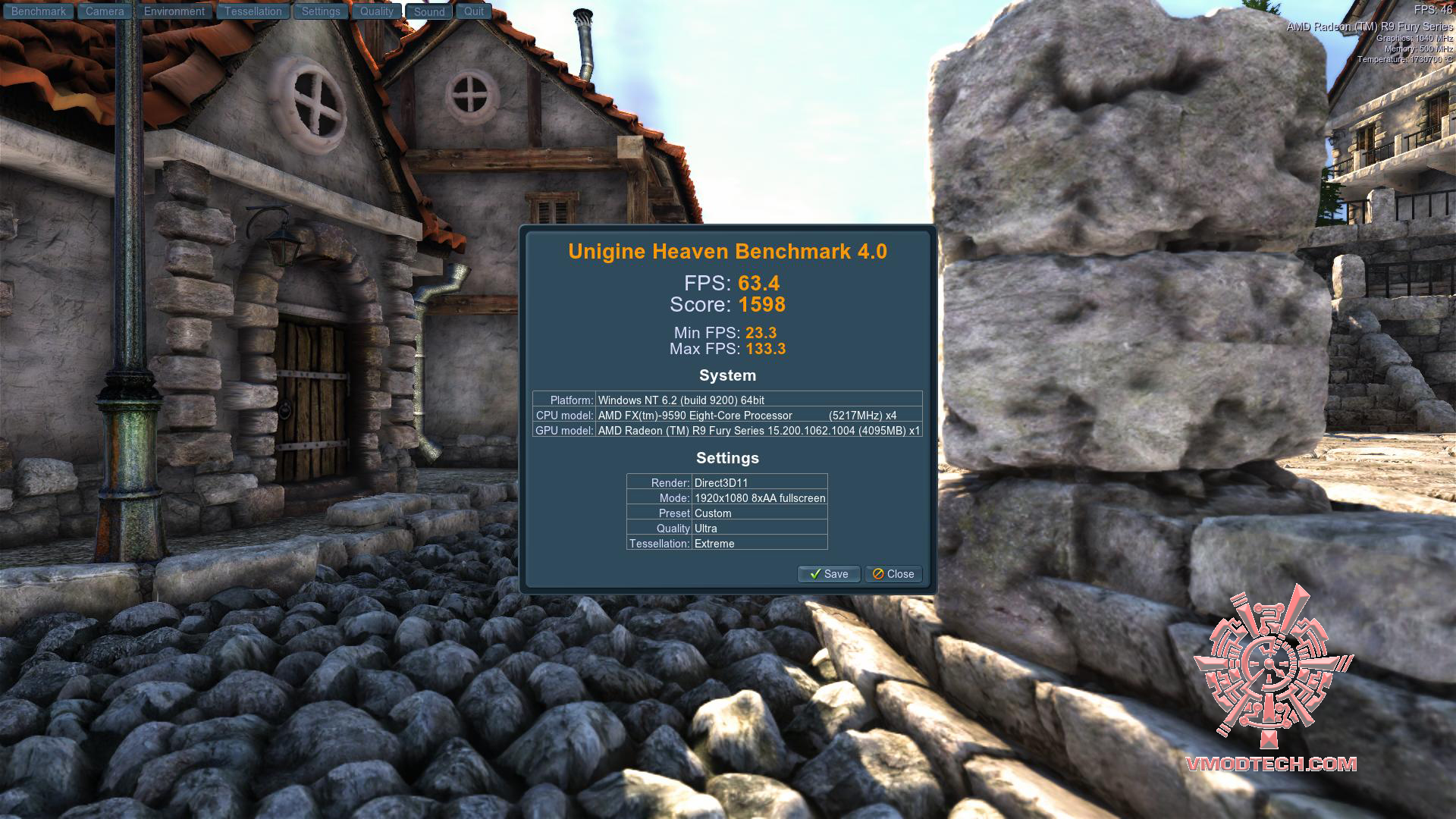Open the Sound options
This screenshot has width=1456, height=819.
[428, 12]
